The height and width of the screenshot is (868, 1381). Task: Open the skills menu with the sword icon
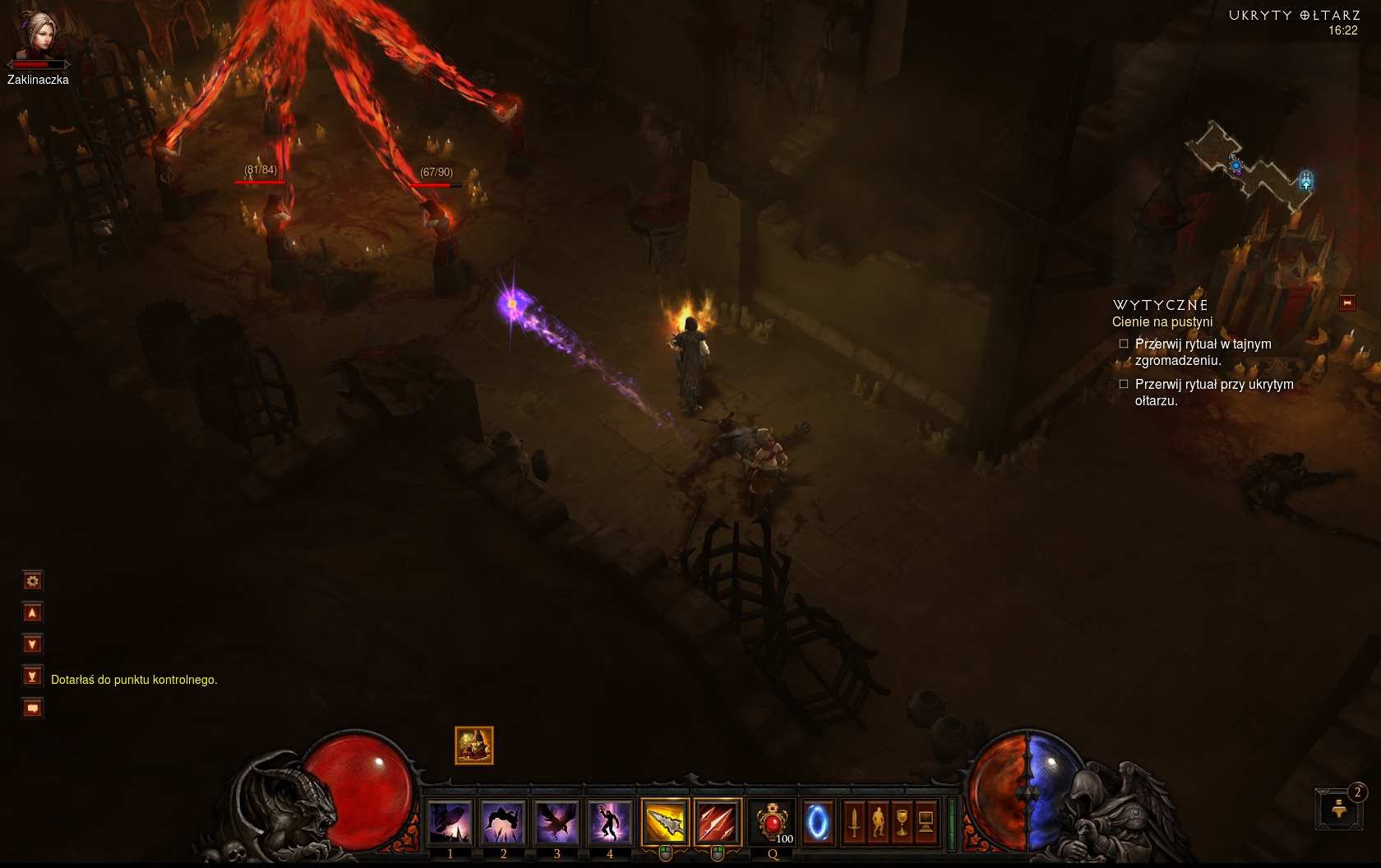click(854, 822)
